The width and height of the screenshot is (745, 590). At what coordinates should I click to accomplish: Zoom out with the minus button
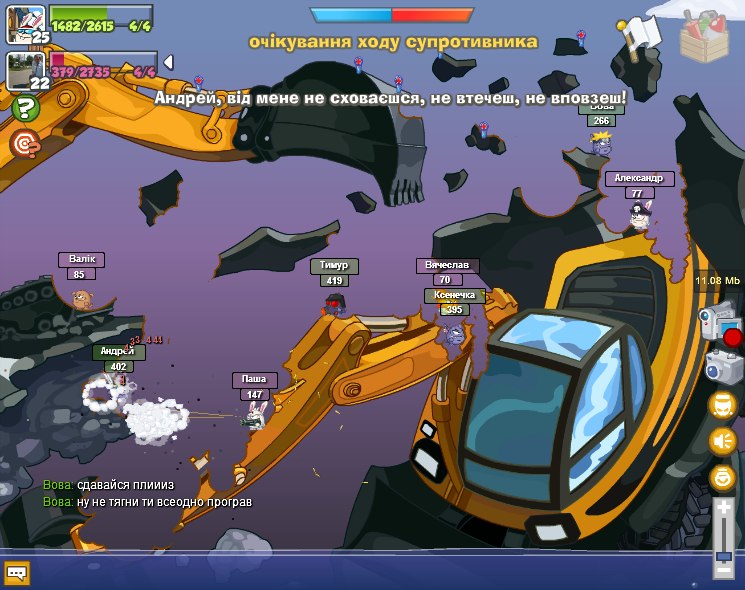[723, 571]
